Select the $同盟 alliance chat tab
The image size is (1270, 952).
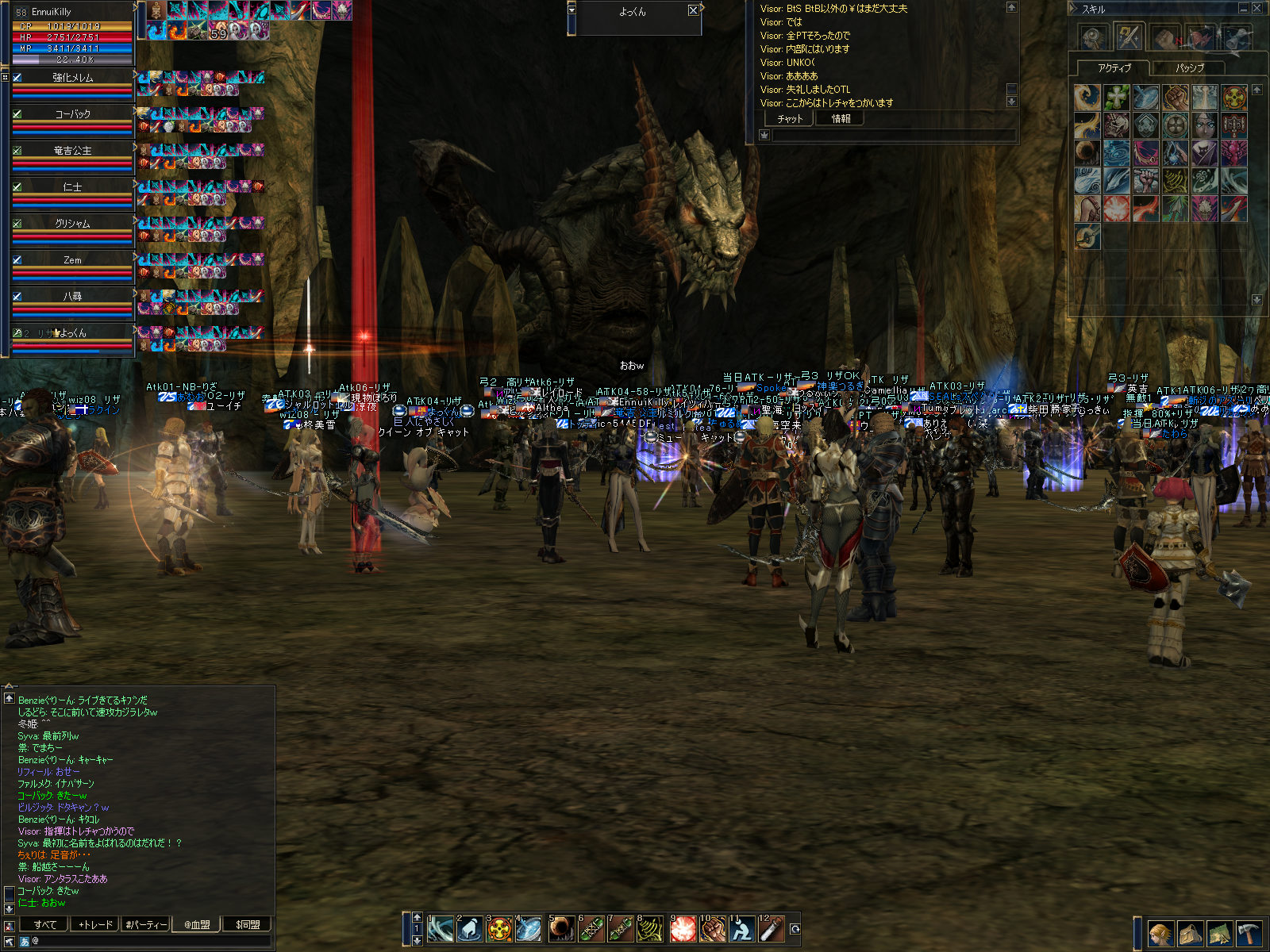coord(248,924)
